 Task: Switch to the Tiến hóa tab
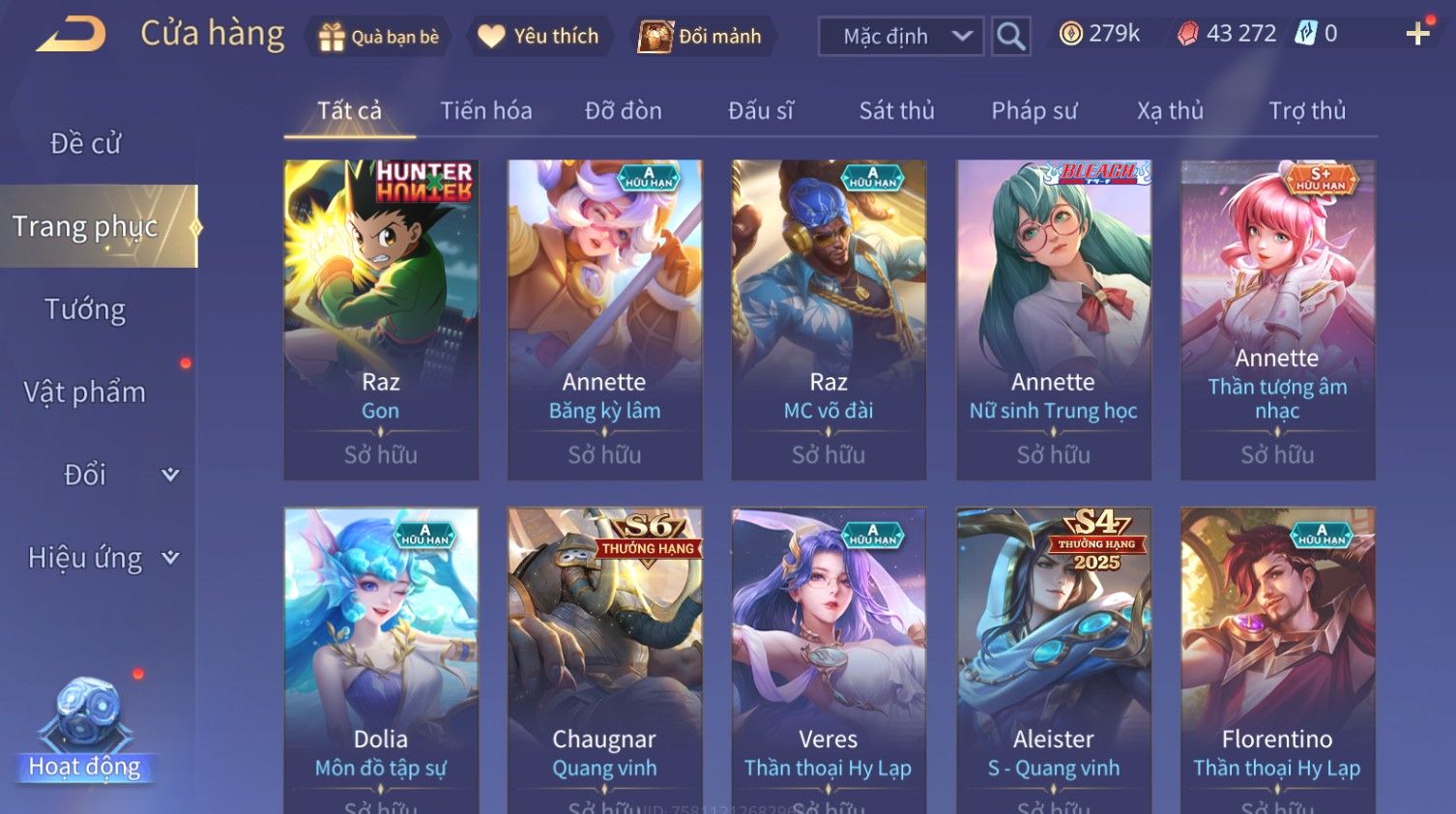pos(486,111)
